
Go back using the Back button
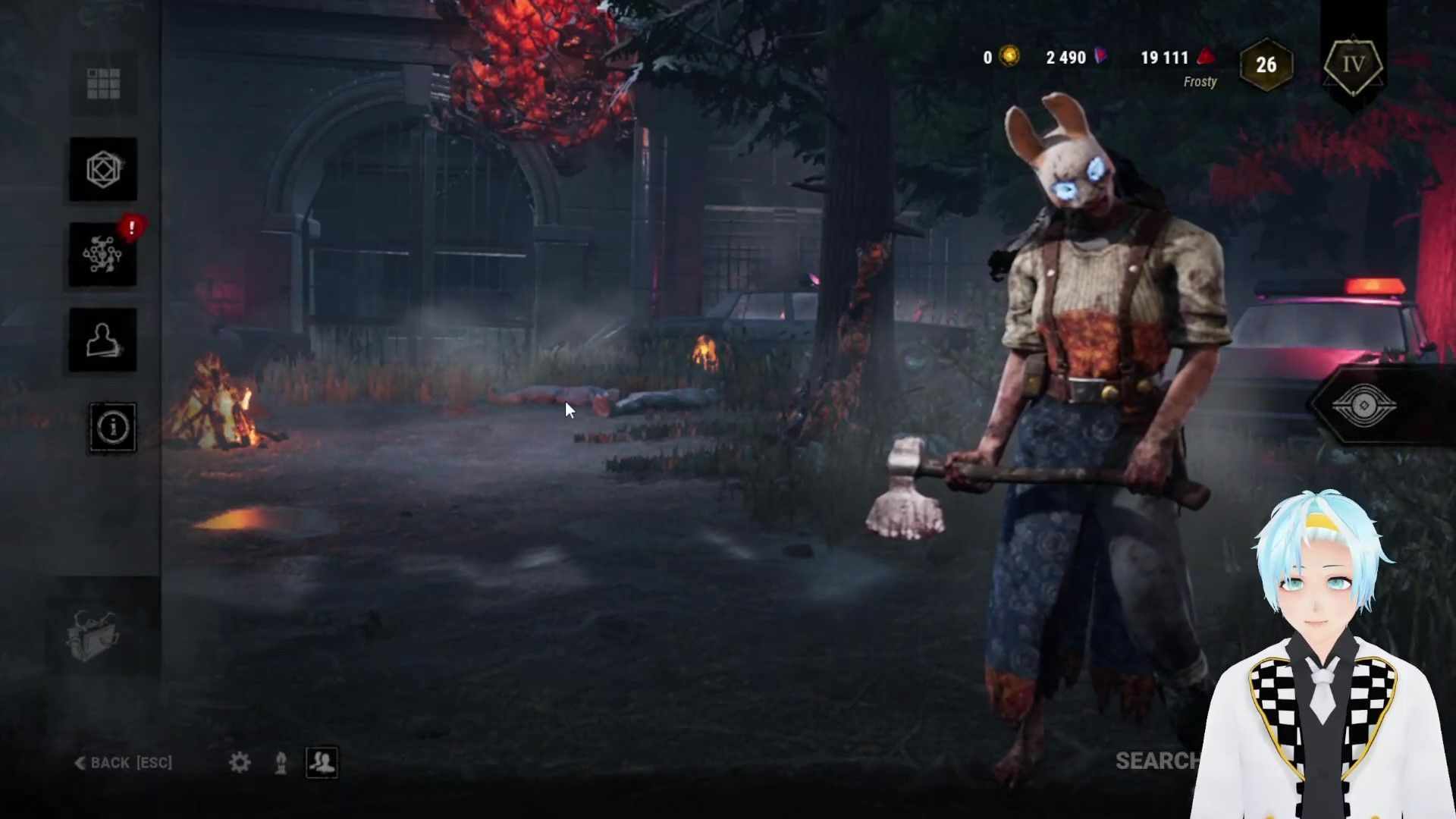pos(124,762)
